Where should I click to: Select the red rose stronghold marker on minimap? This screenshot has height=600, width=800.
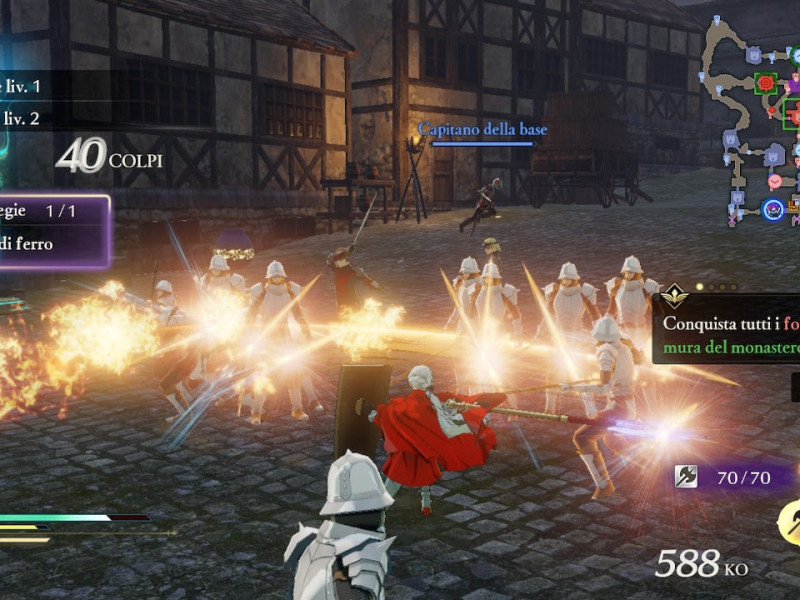point(767,83)
